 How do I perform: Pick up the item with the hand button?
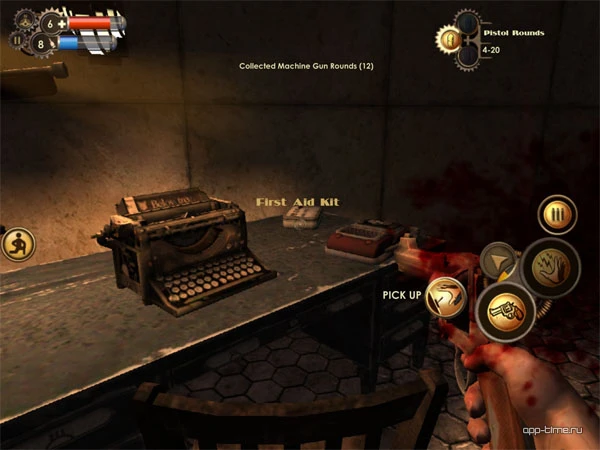point(446,297)
